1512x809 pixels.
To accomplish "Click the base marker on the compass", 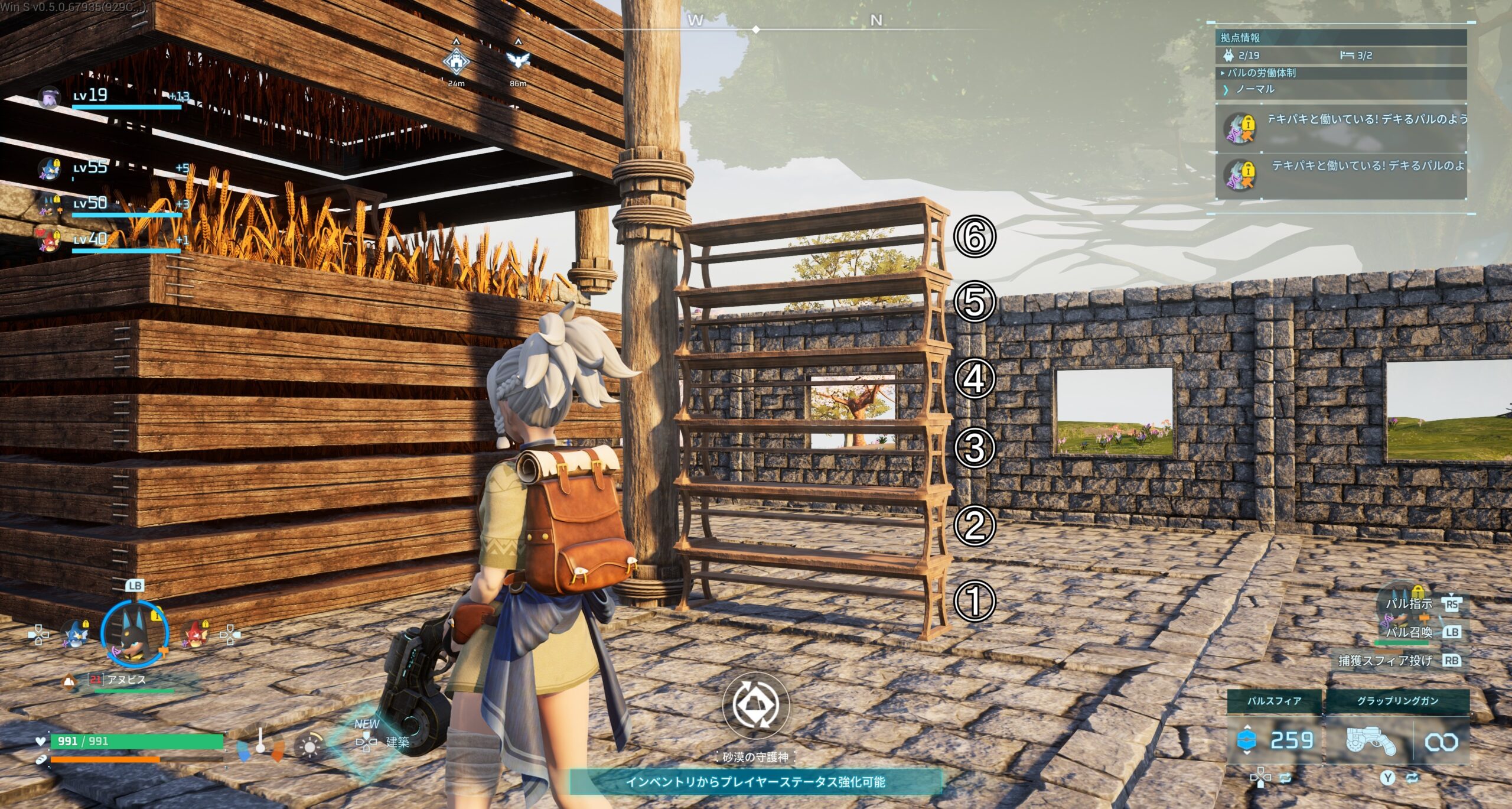I will 456,60.
